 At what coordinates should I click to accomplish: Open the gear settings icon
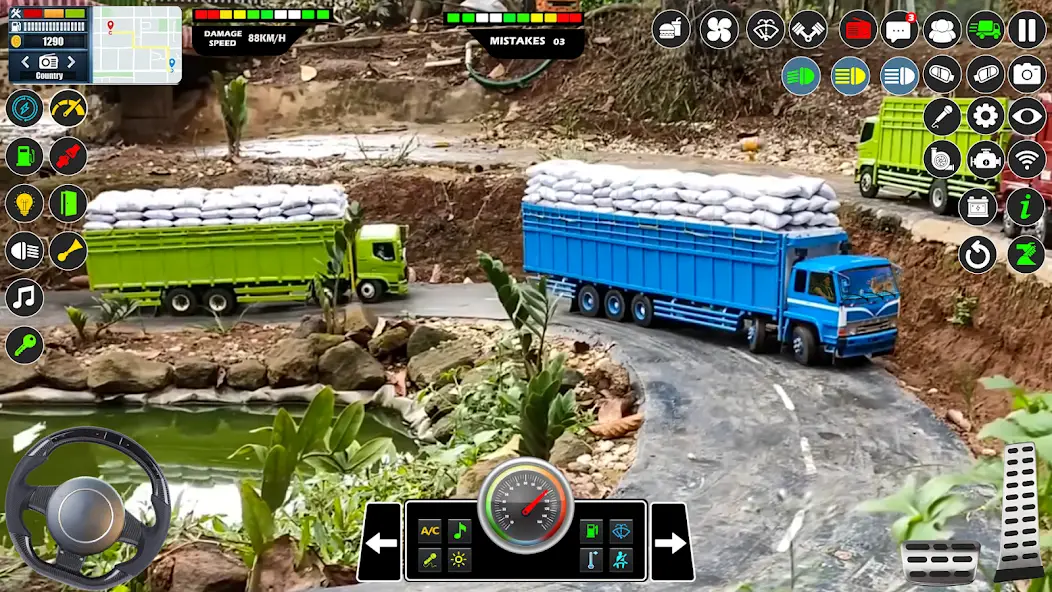pyautogui.click(x=985, y=117)
